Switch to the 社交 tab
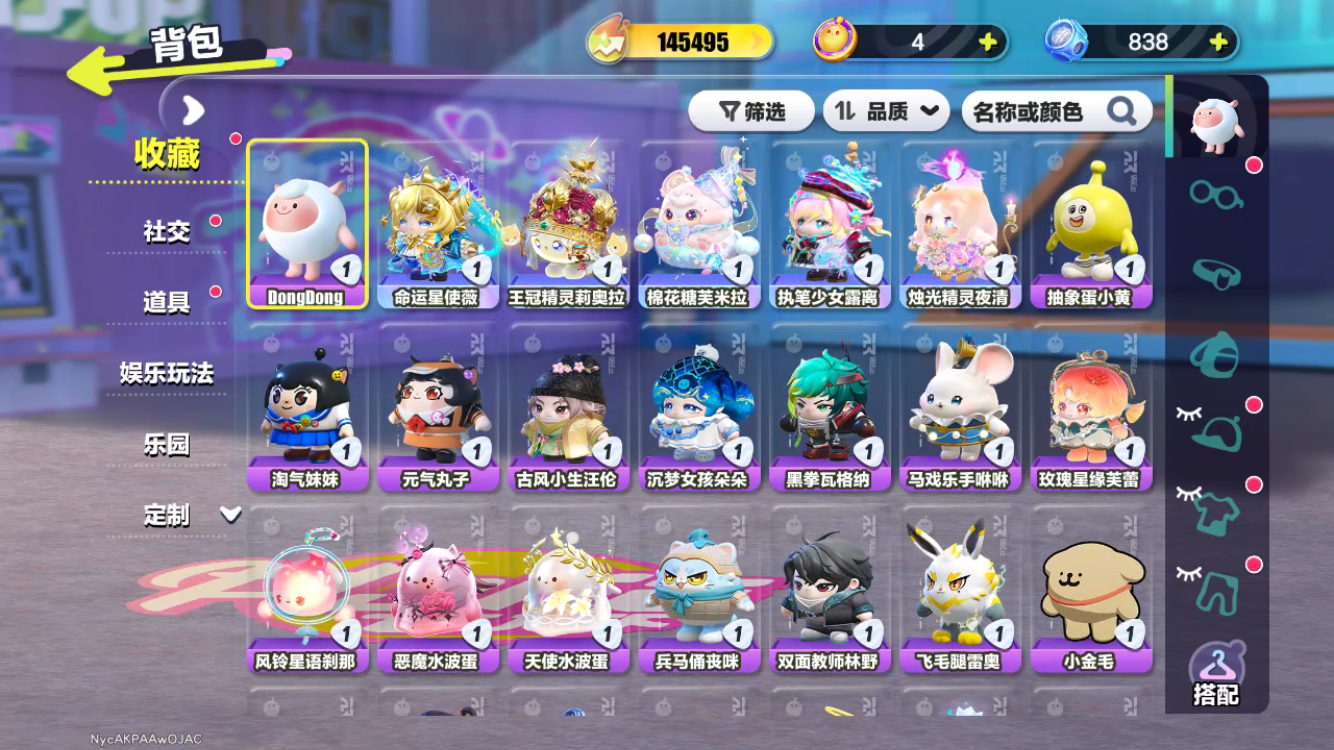The image size is (1334, 750). 166,231
